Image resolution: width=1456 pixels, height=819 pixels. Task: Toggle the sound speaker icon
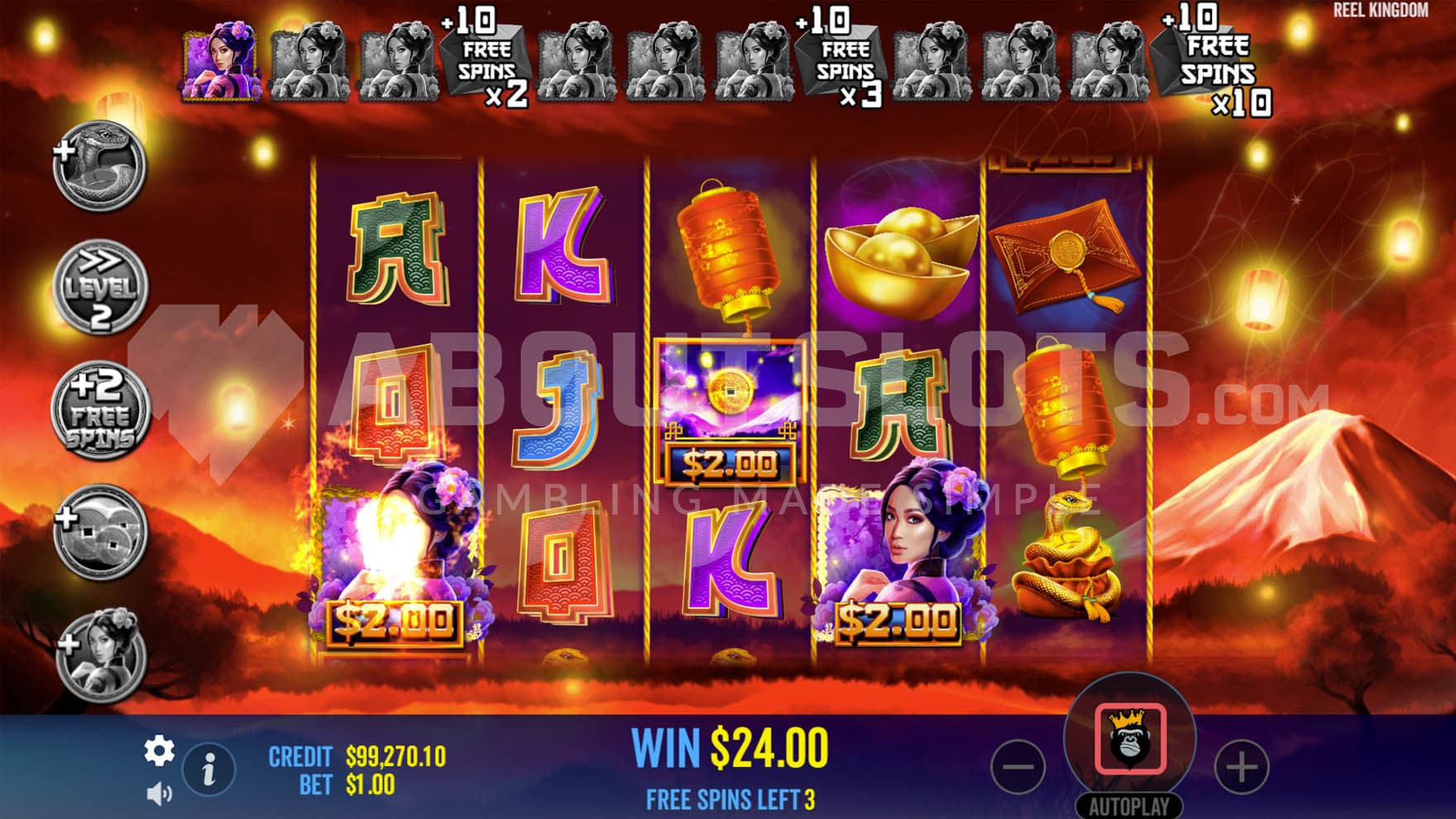pyautogui.click(x=159, y=794)
